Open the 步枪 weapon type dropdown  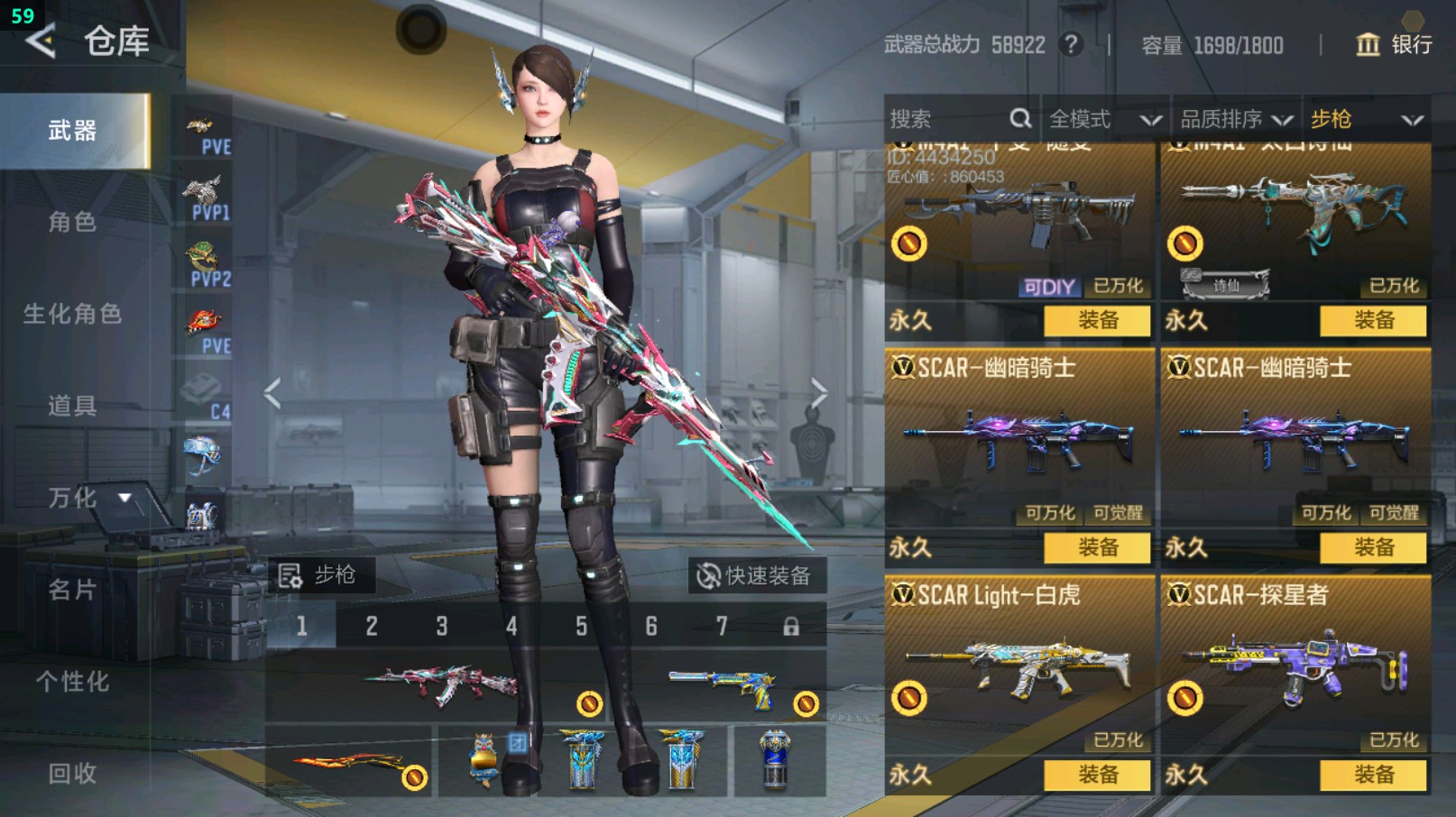[x=1366, y=119]
